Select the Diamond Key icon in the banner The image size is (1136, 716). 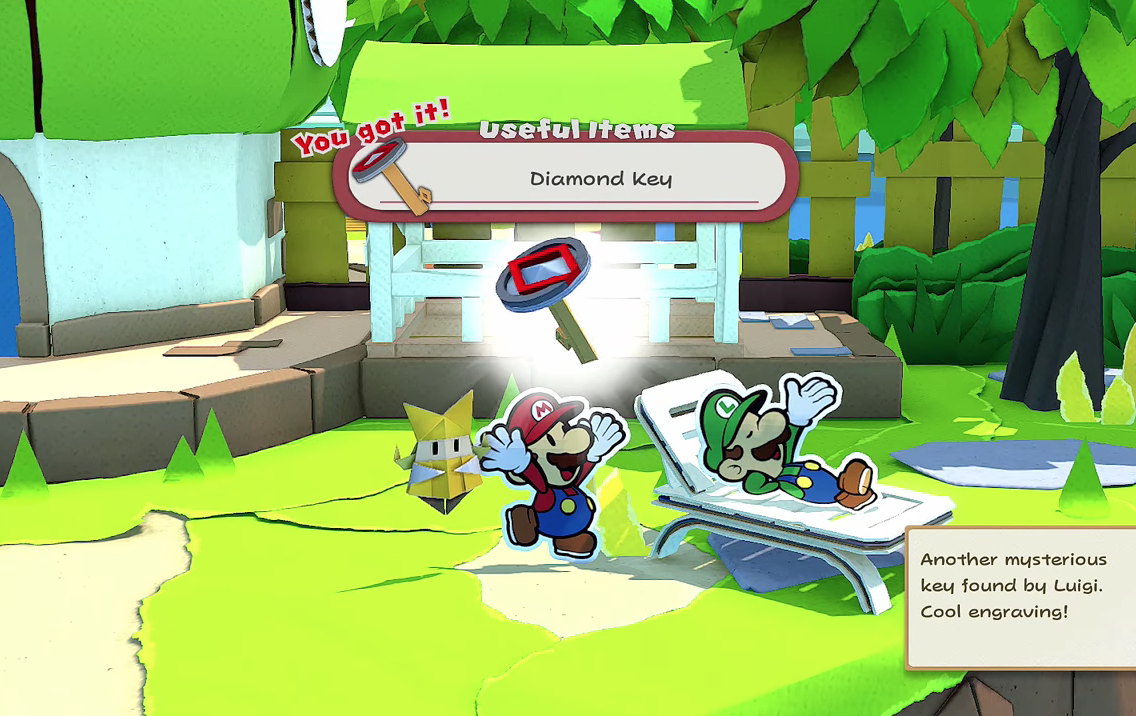(390, 174)
